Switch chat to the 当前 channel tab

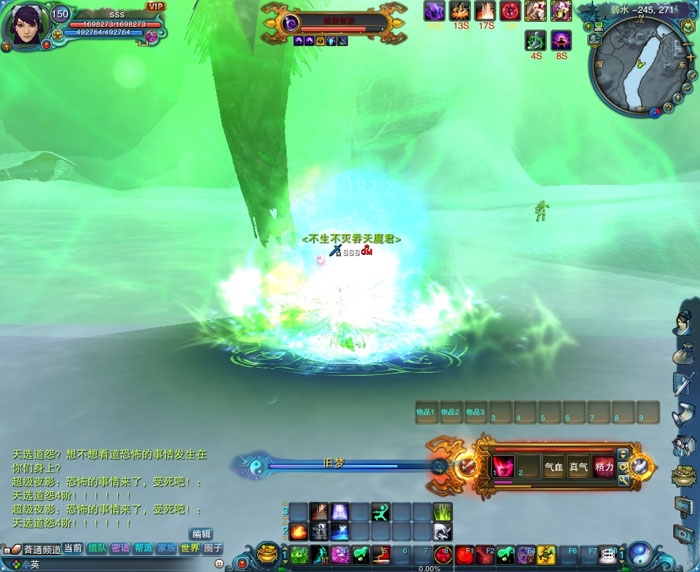coord(73,548)
